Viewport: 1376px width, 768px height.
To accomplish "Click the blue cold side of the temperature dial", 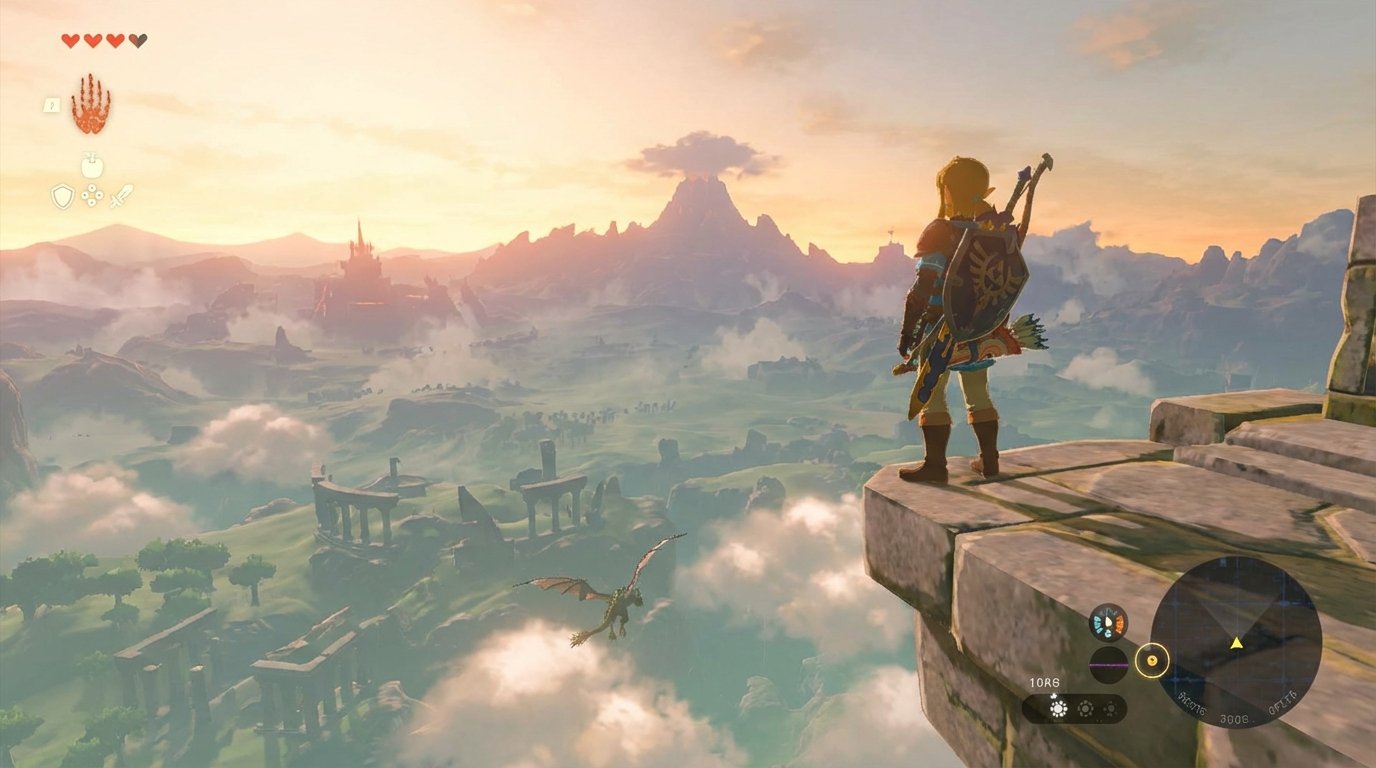I will pyautogui.click(x=1098, y=623).
